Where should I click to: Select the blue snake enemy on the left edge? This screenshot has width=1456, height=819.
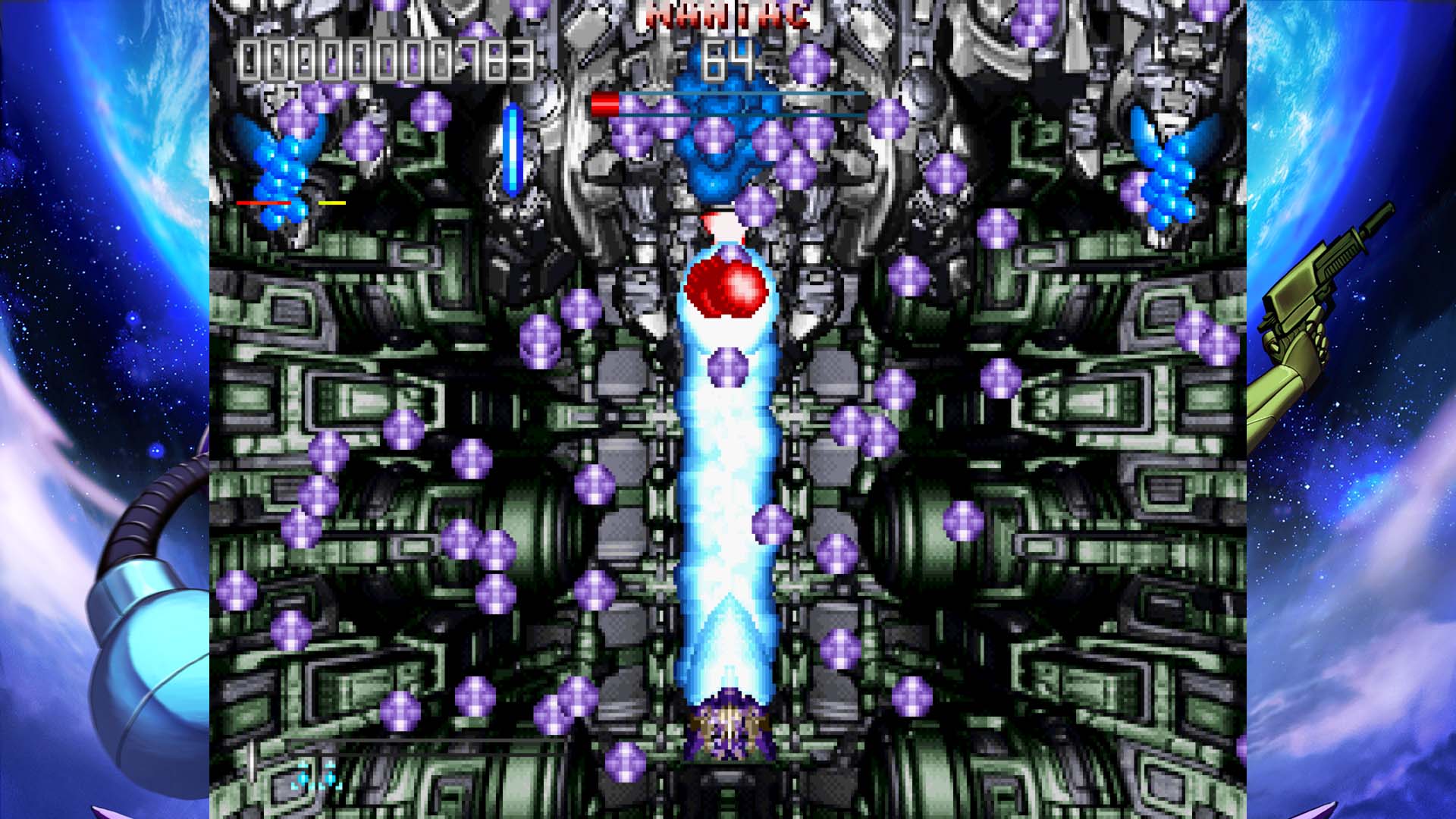(x=284, y=174)
